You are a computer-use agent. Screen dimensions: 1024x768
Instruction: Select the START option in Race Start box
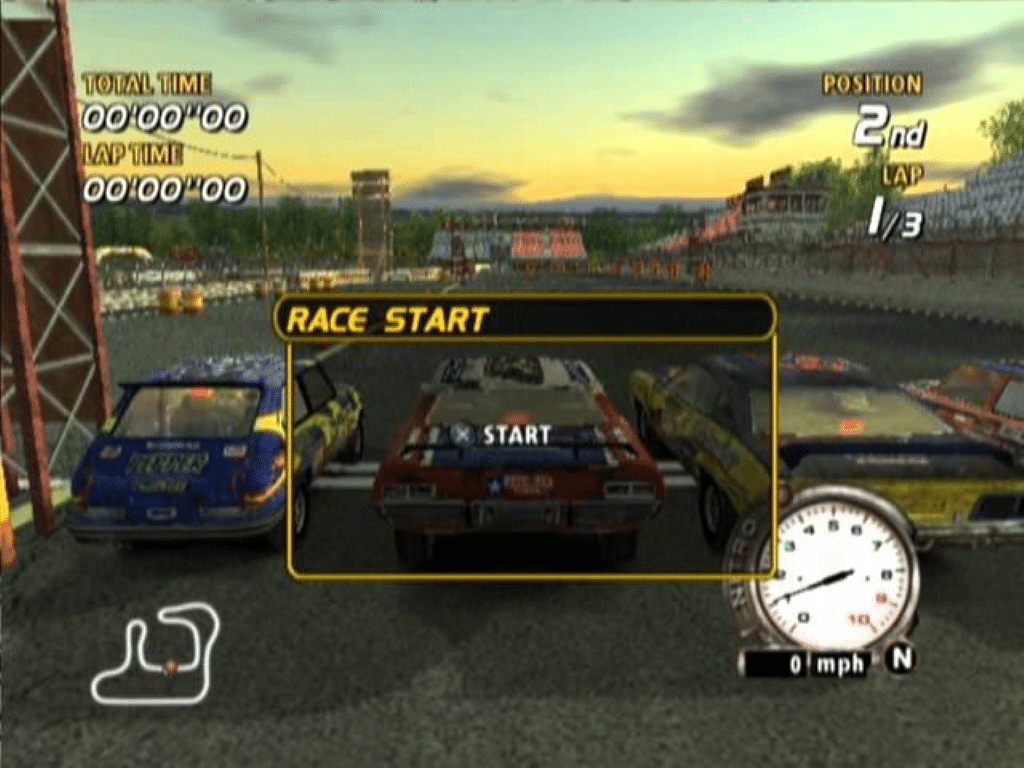pos(501,435)
